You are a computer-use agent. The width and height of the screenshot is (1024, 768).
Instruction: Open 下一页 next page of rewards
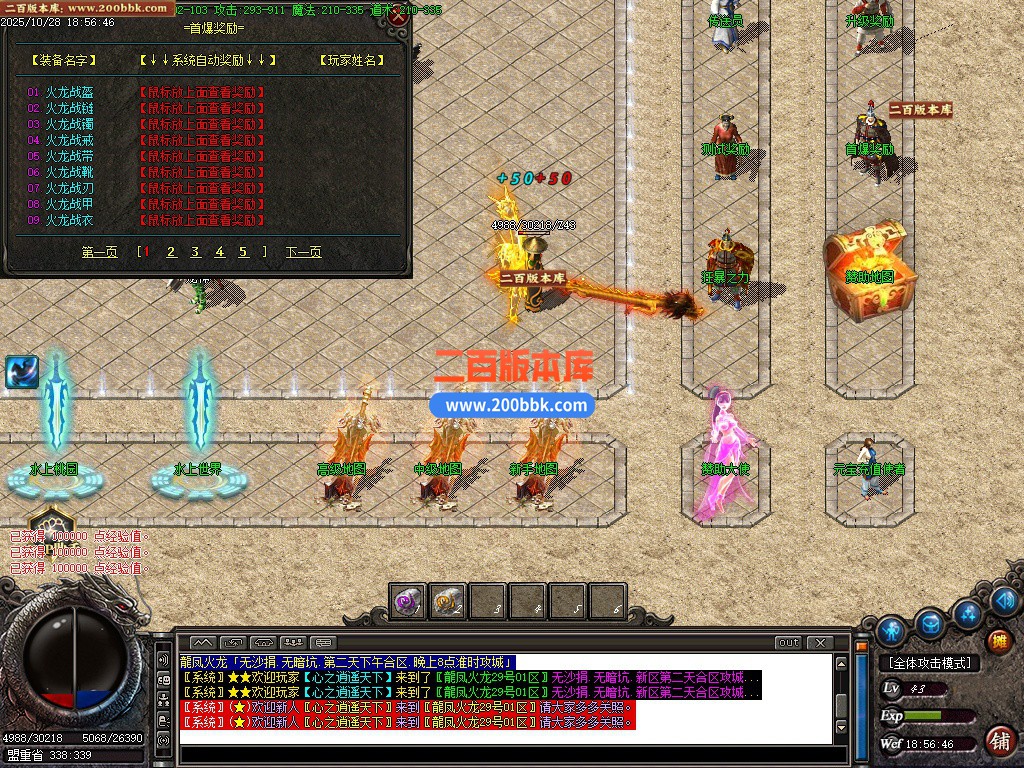point(304,252)
